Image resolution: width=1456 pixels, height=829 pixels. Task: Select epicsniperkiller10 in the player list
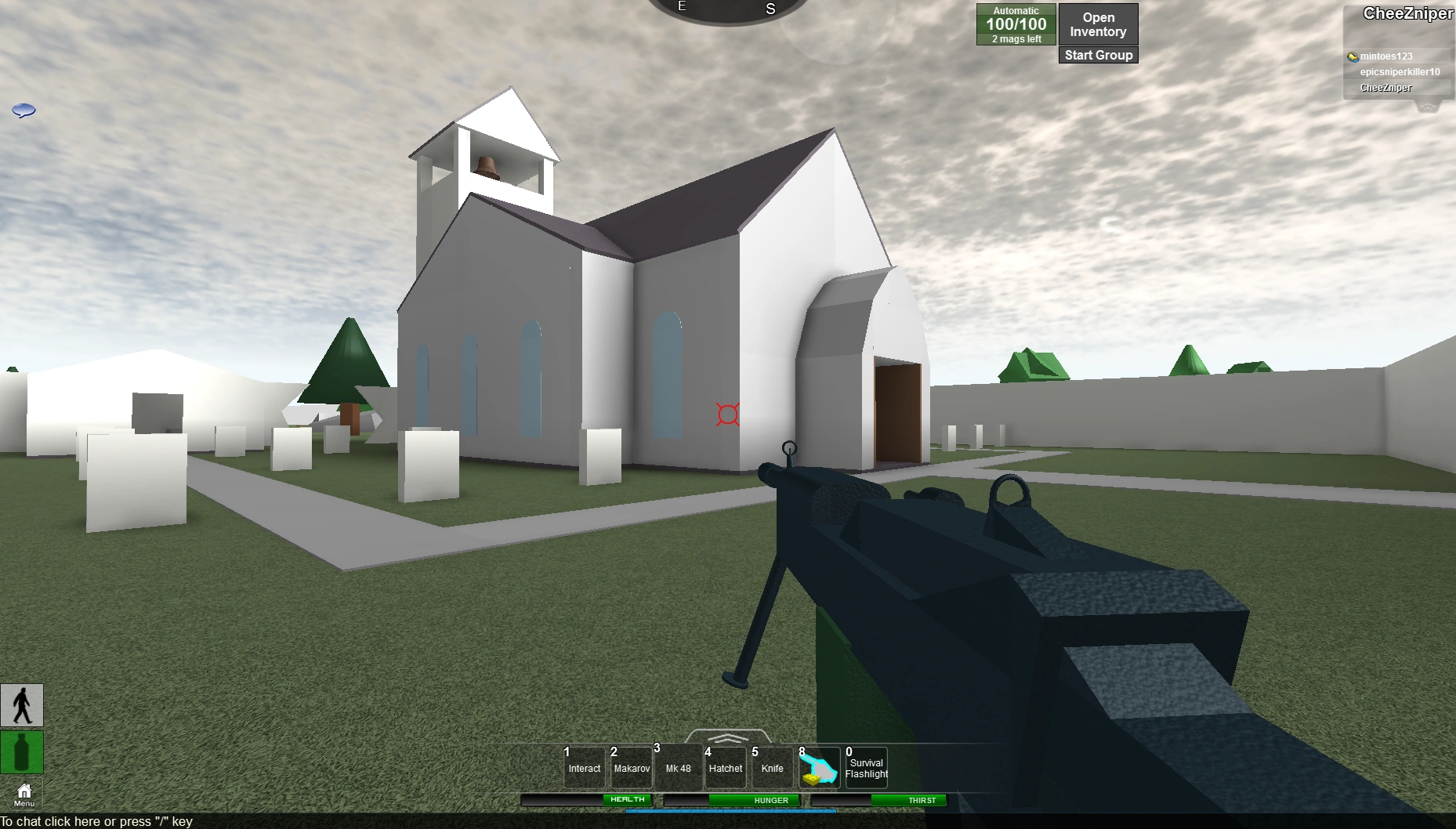click(x=1399, y=71)
